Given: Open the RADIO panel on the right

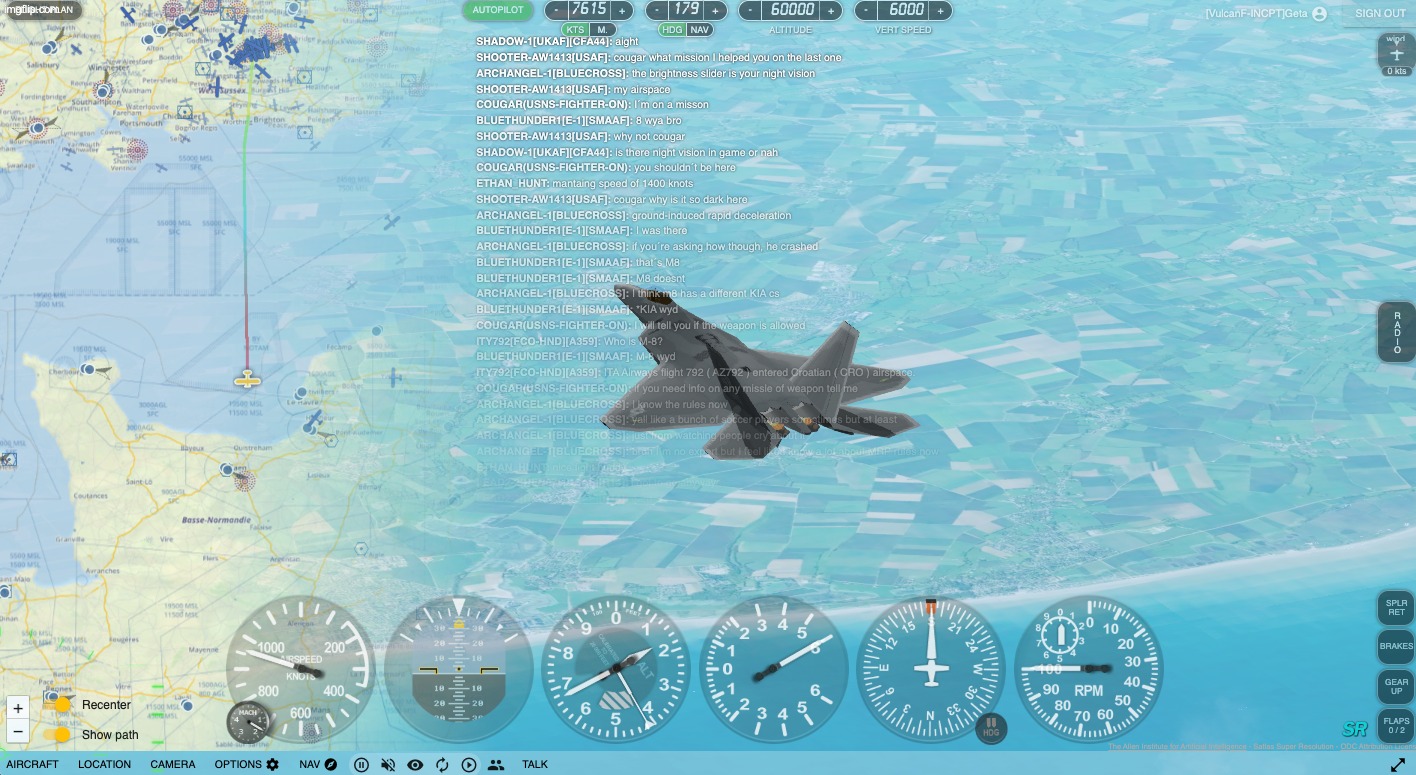Looking at the screenshot, I should point(1396,332).
